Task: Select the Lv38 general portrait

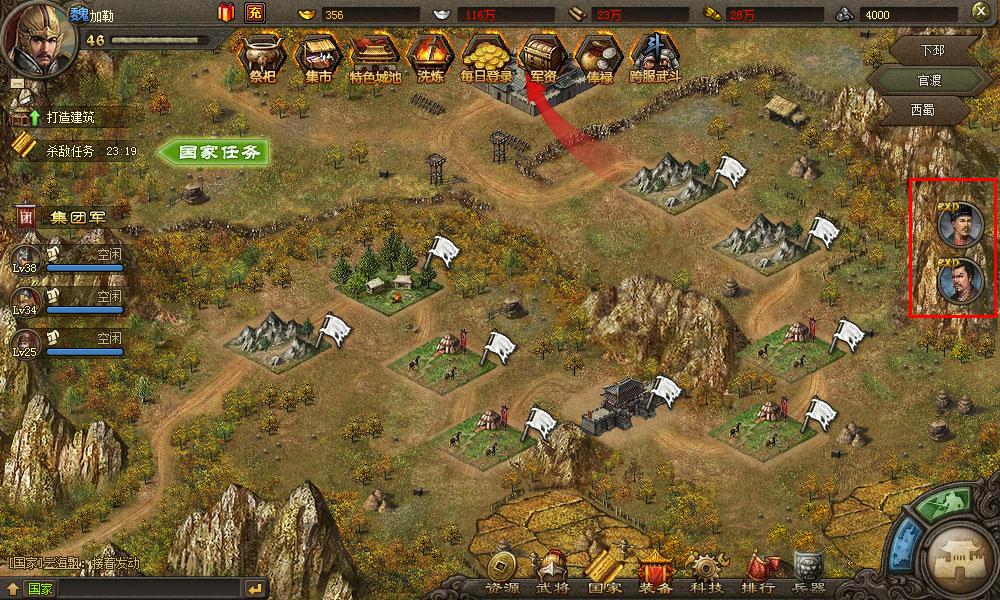Action: [x=25, y=255]
